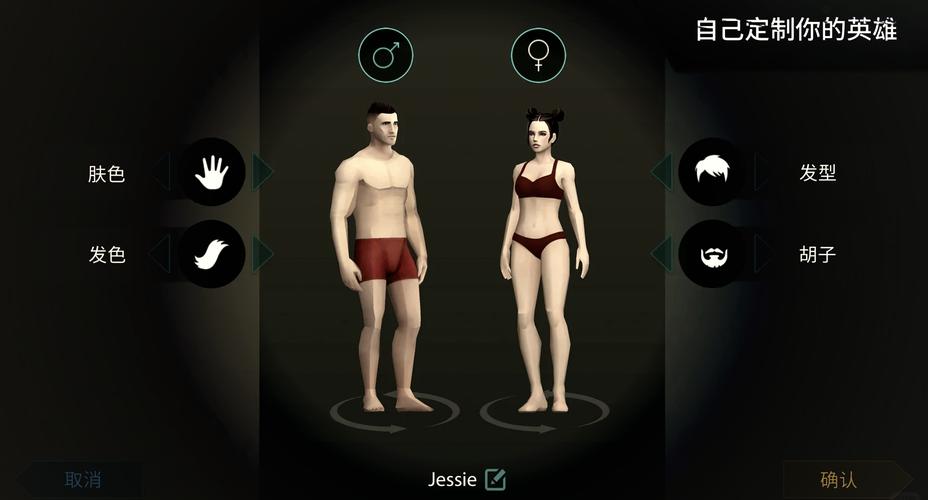Click the hair color swoosh icon

(211, 254)
